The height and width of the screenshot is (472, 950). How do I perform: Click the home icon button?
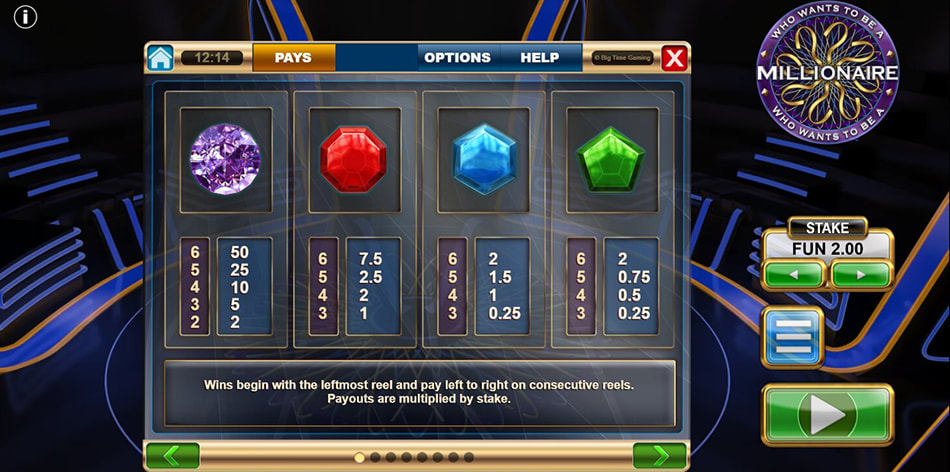point(160,58)
